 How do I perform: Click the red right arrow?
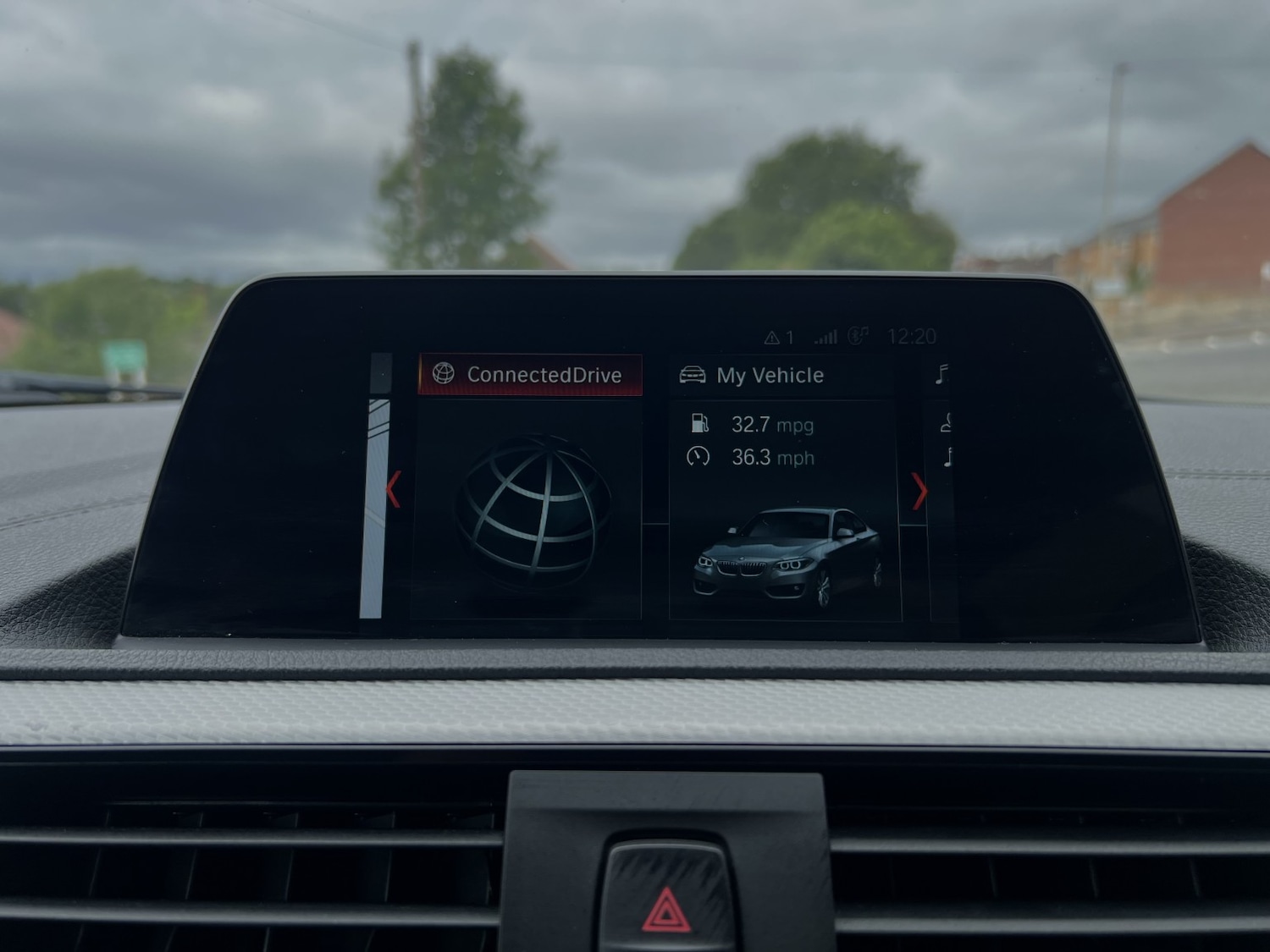(x=919, y=491)
